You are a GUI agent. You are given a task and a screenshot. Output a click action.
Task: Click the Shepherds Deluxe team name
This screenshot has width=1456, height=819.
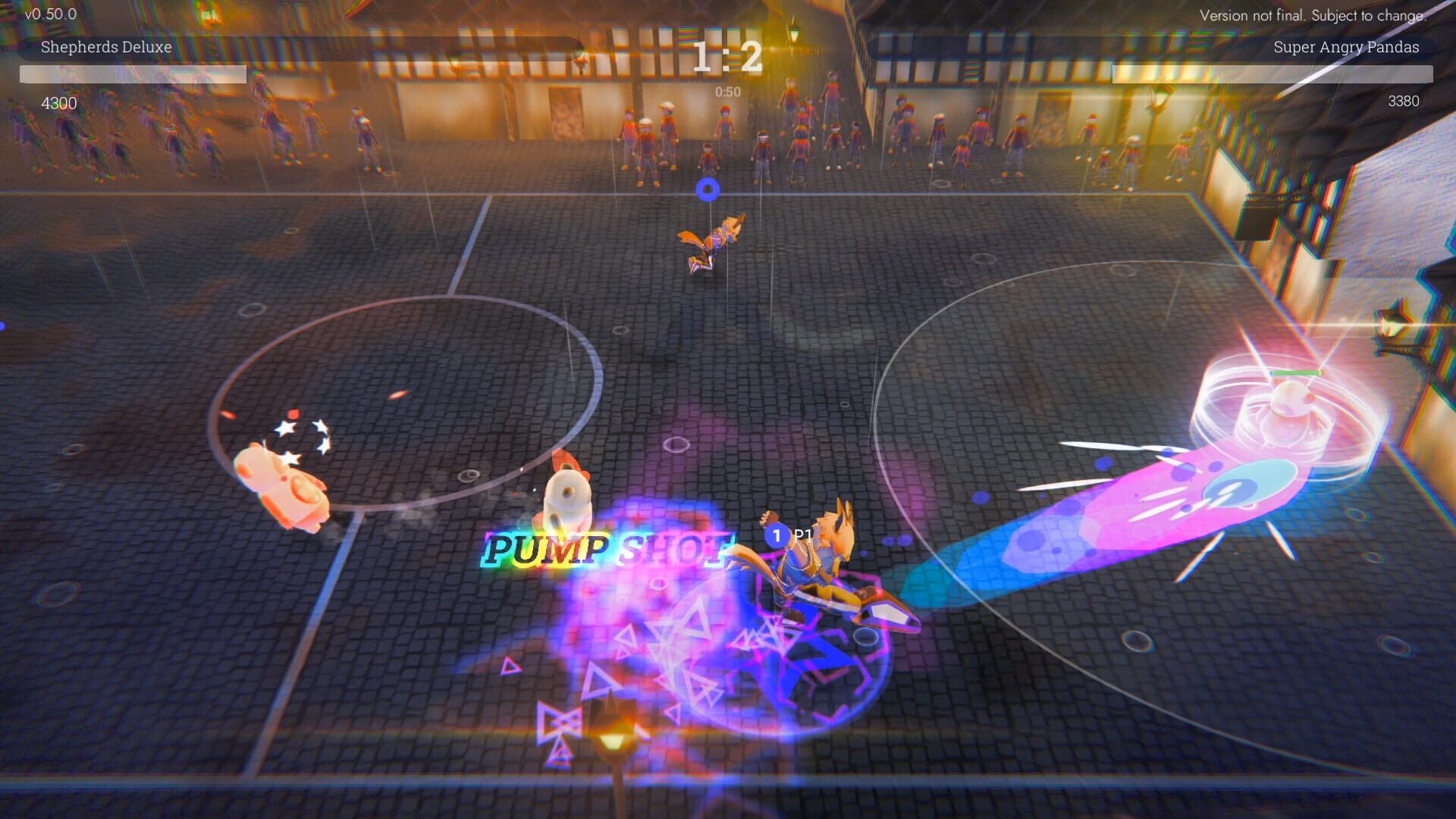(x=106, y=47)
